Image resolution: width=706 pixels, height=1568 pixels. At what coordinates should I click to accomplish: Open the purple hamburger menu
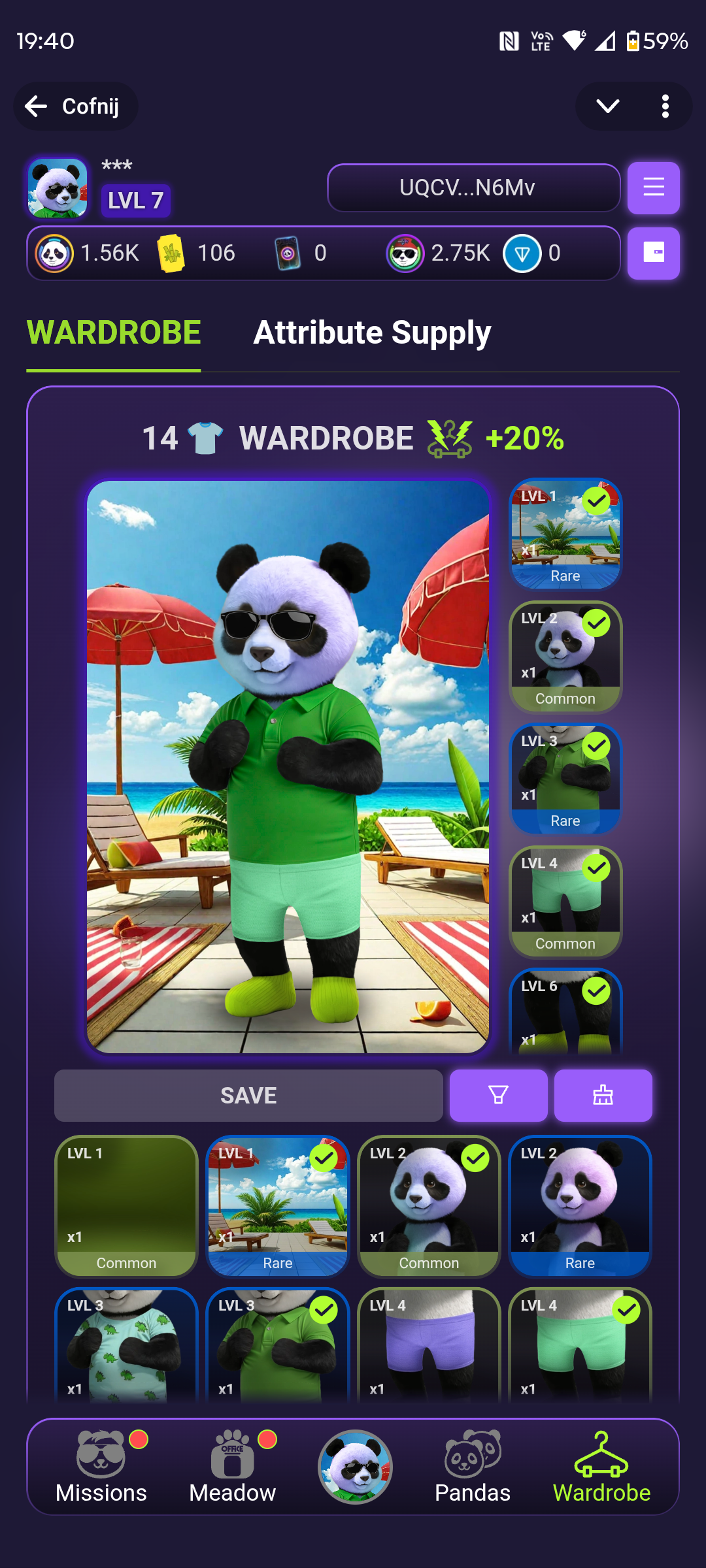click(653, 188)
